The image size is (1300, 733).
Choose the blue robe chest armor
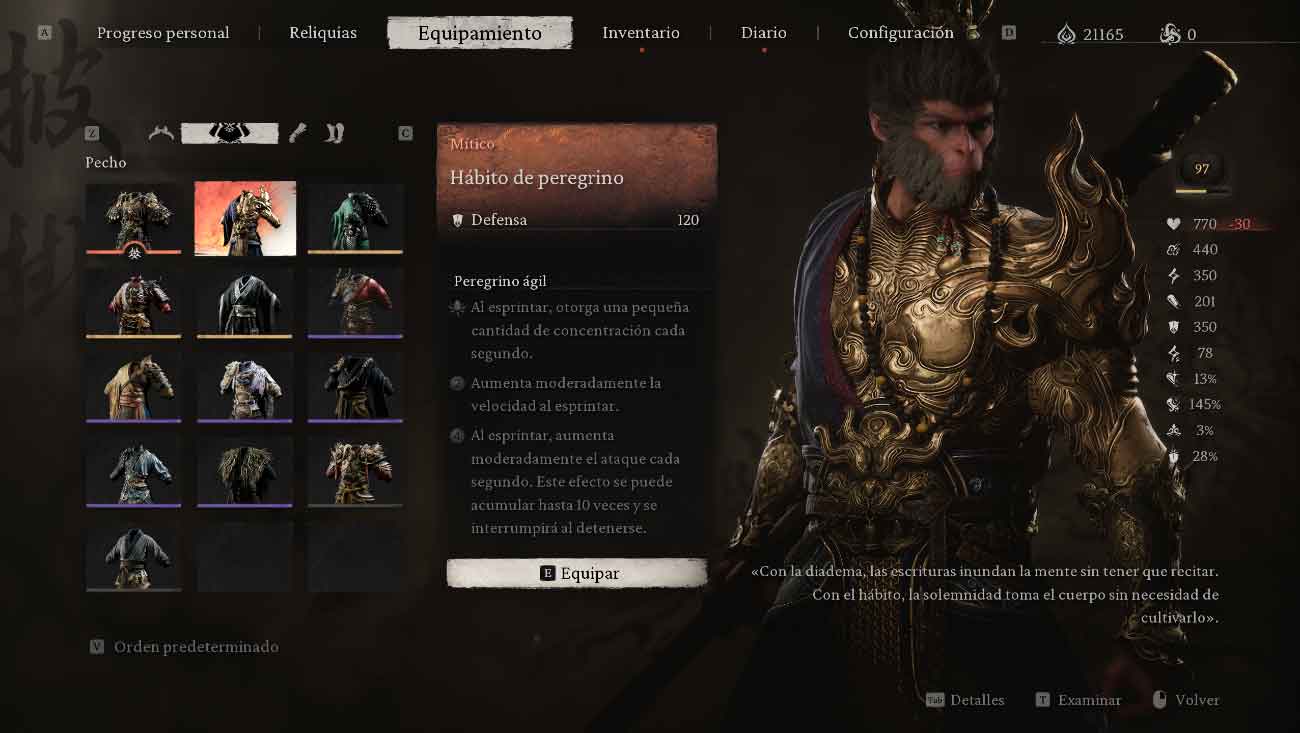click(x=134, y=470)
